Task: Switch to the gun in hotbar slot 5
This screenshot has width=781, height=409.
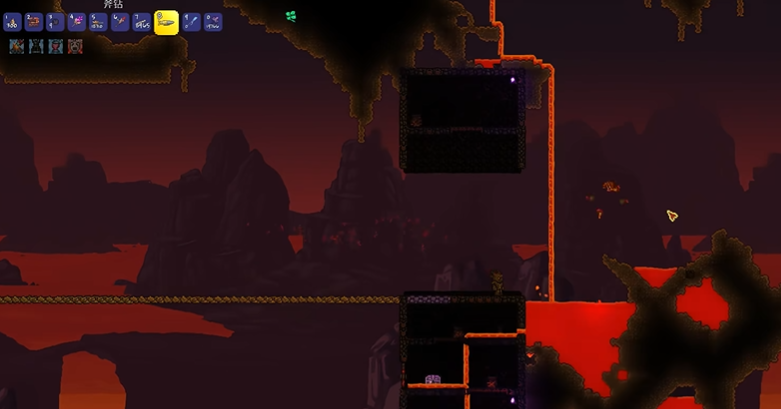Action: 99,22
